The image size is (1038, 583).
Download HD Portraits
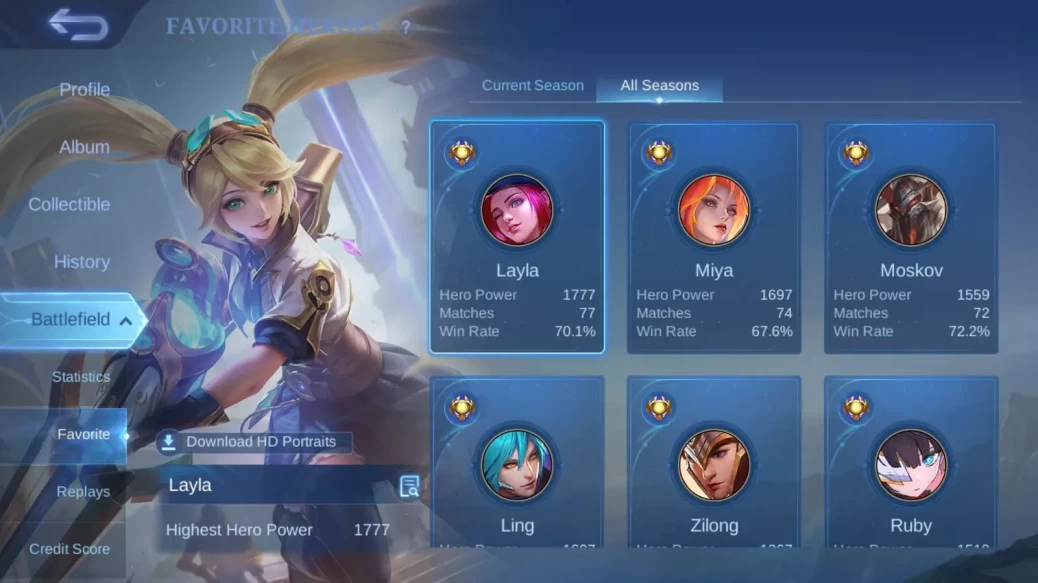point(254,442)
